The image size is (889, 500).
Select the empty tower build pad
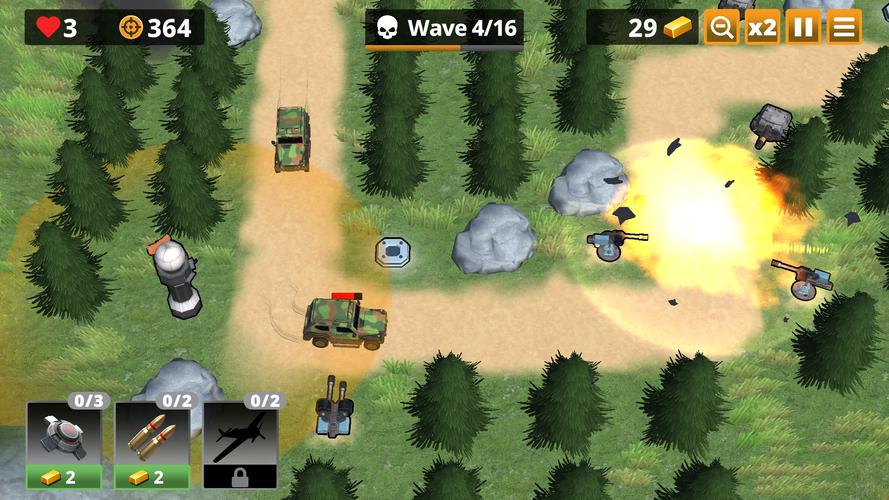pos(393,252)
